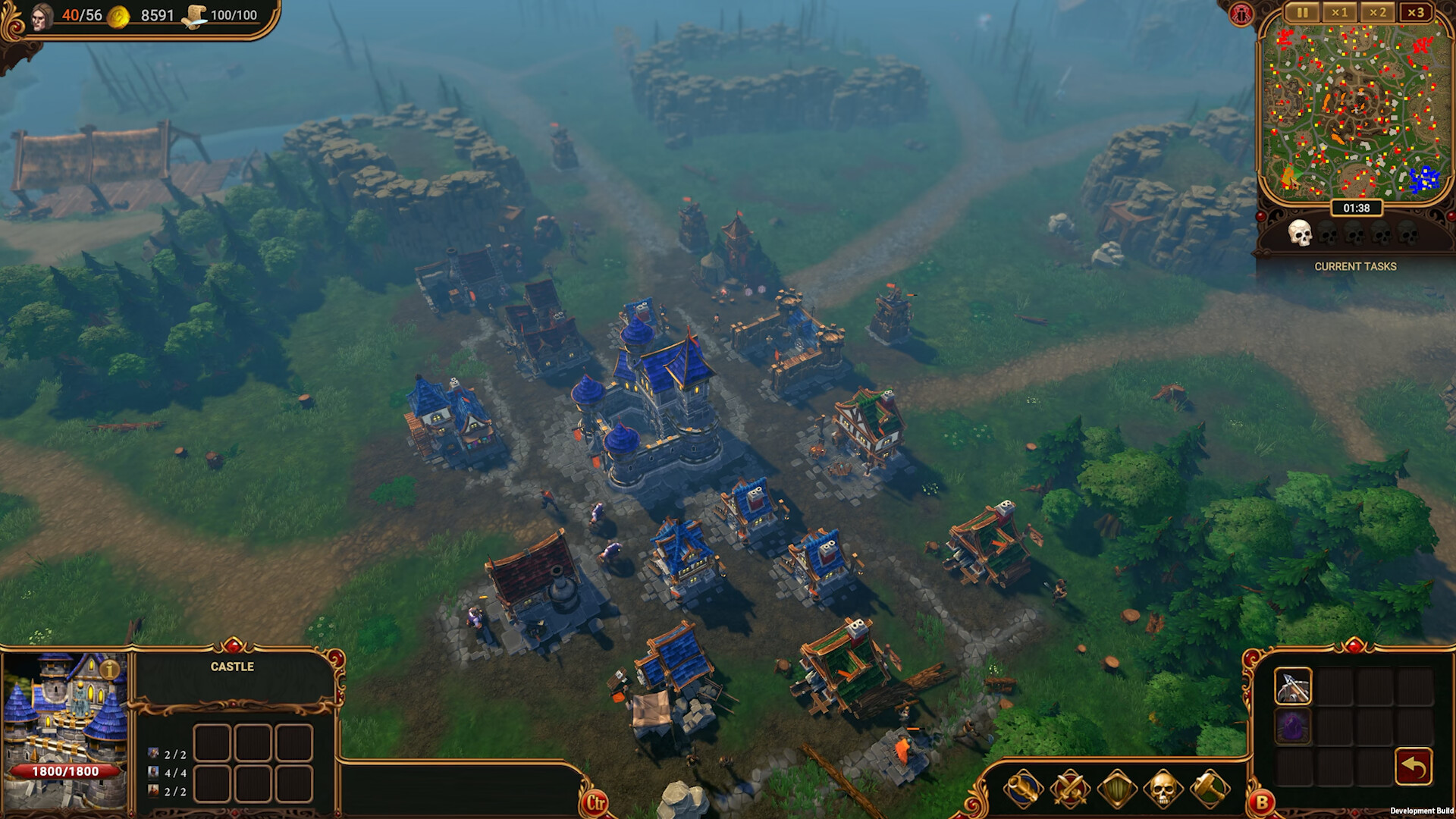Select the hammer construction icon

click(x=1210, y=789)
